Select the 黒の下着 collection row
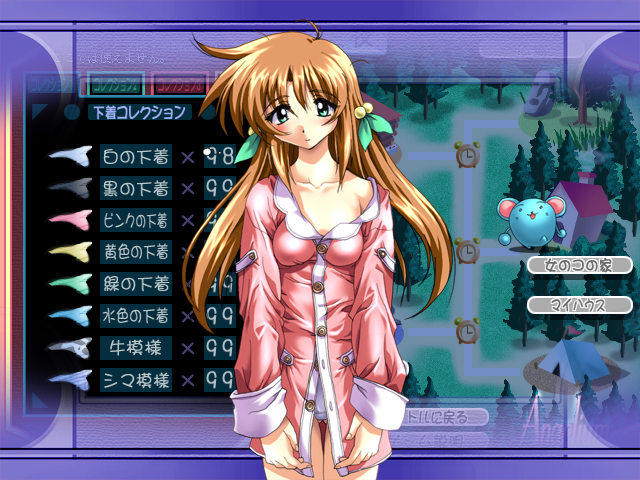This screenshot has height=480, width=640. point(136,188)
